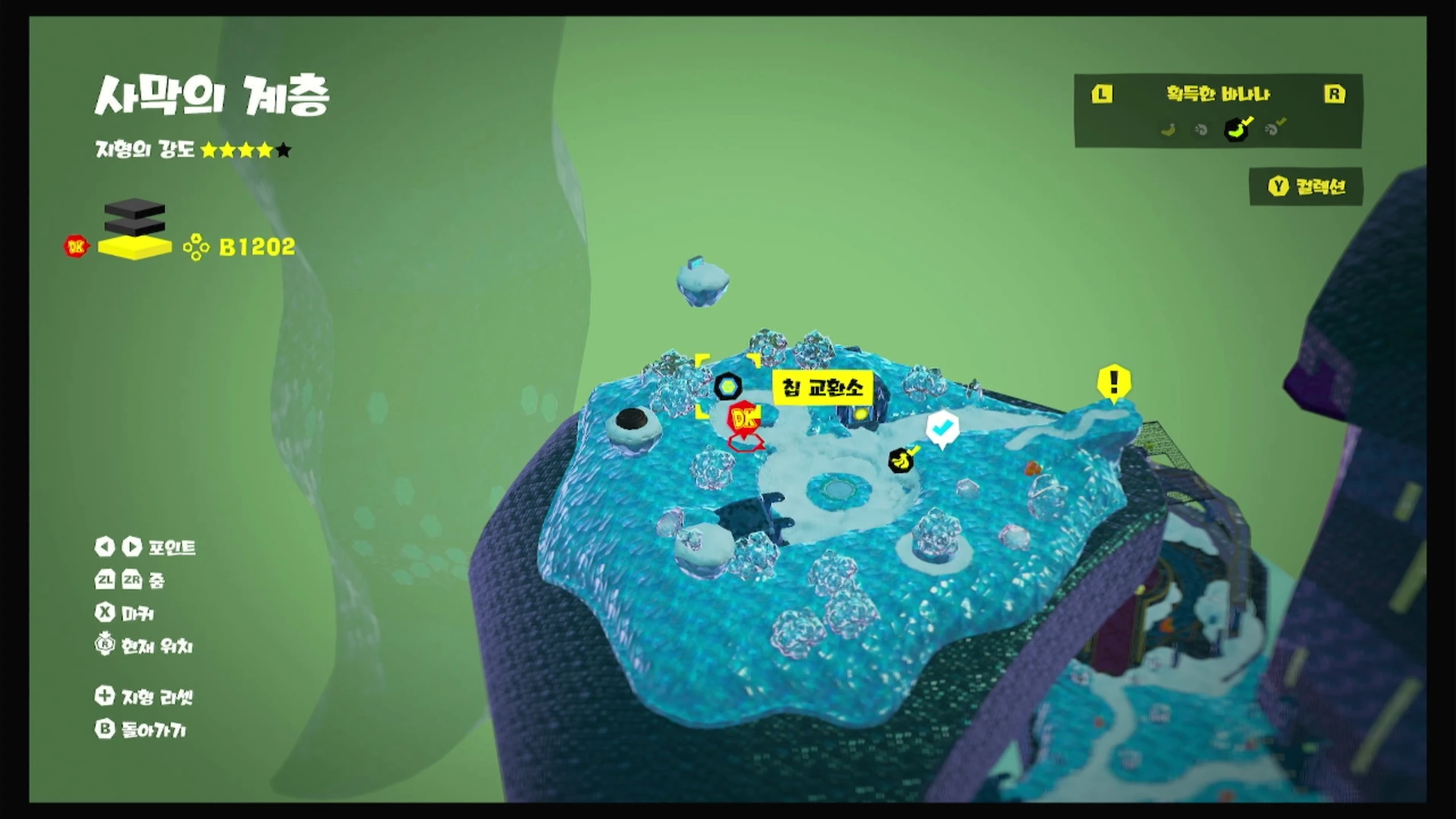Select the blue checkmark checkpoint marker
The height and width of the screenshot is (819, 1456).
tap(942, 427)
